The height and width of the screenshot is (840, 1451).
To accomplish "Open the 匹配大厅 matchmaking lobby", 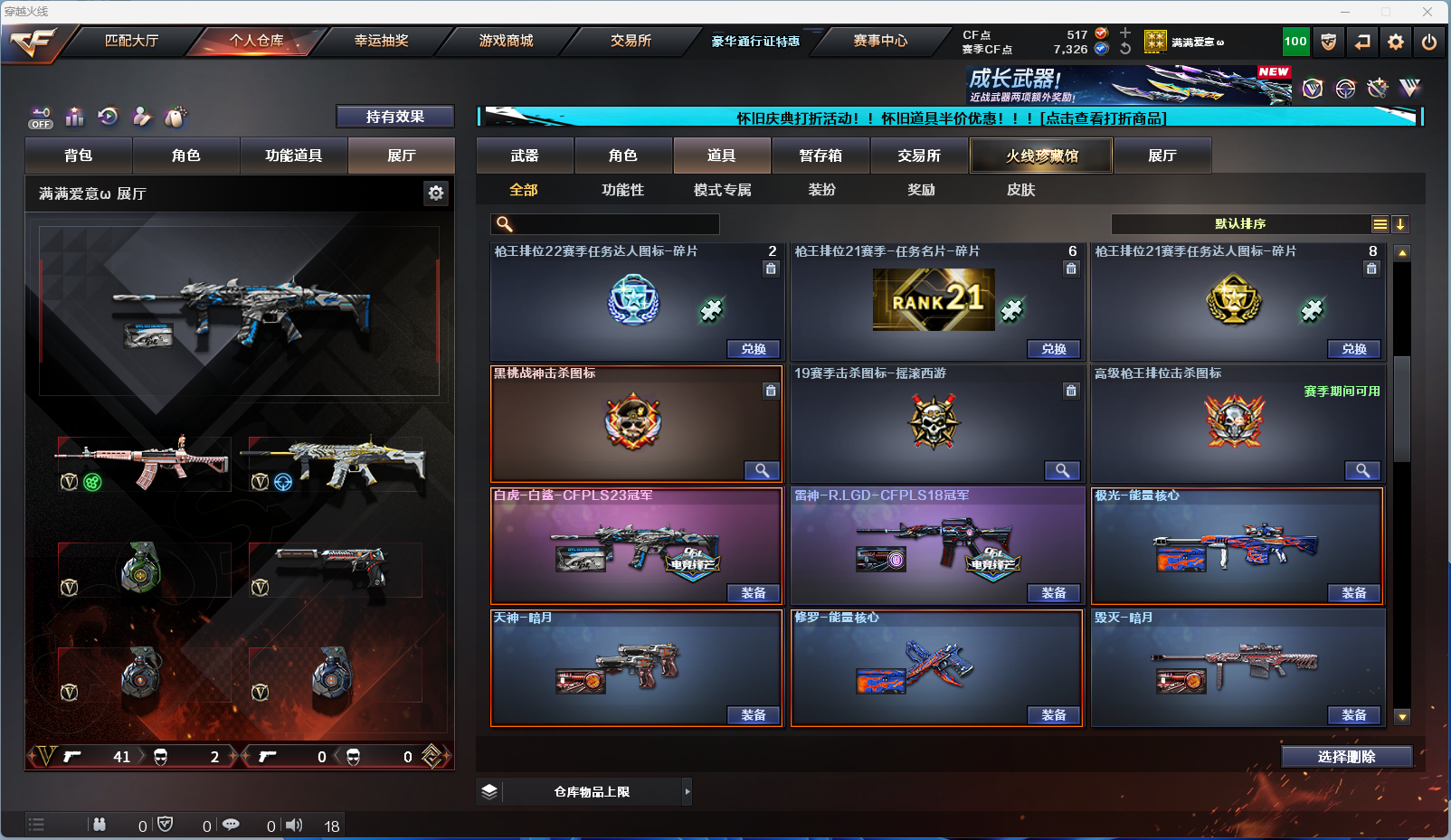I will (131, 41).
